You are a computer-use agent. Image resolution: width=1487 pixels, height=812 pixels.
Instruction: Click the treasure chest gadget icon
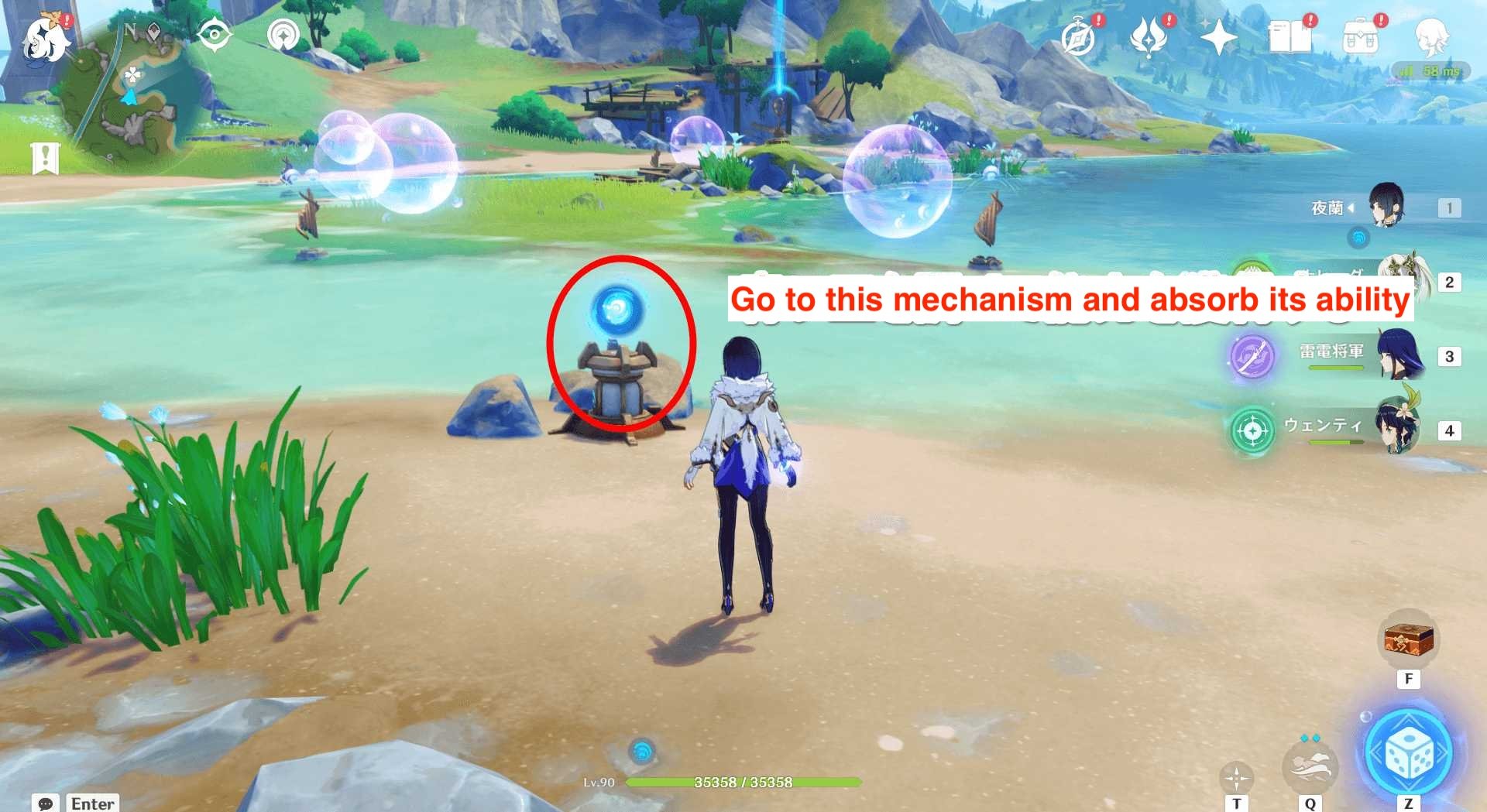(x=1409, y=641)
